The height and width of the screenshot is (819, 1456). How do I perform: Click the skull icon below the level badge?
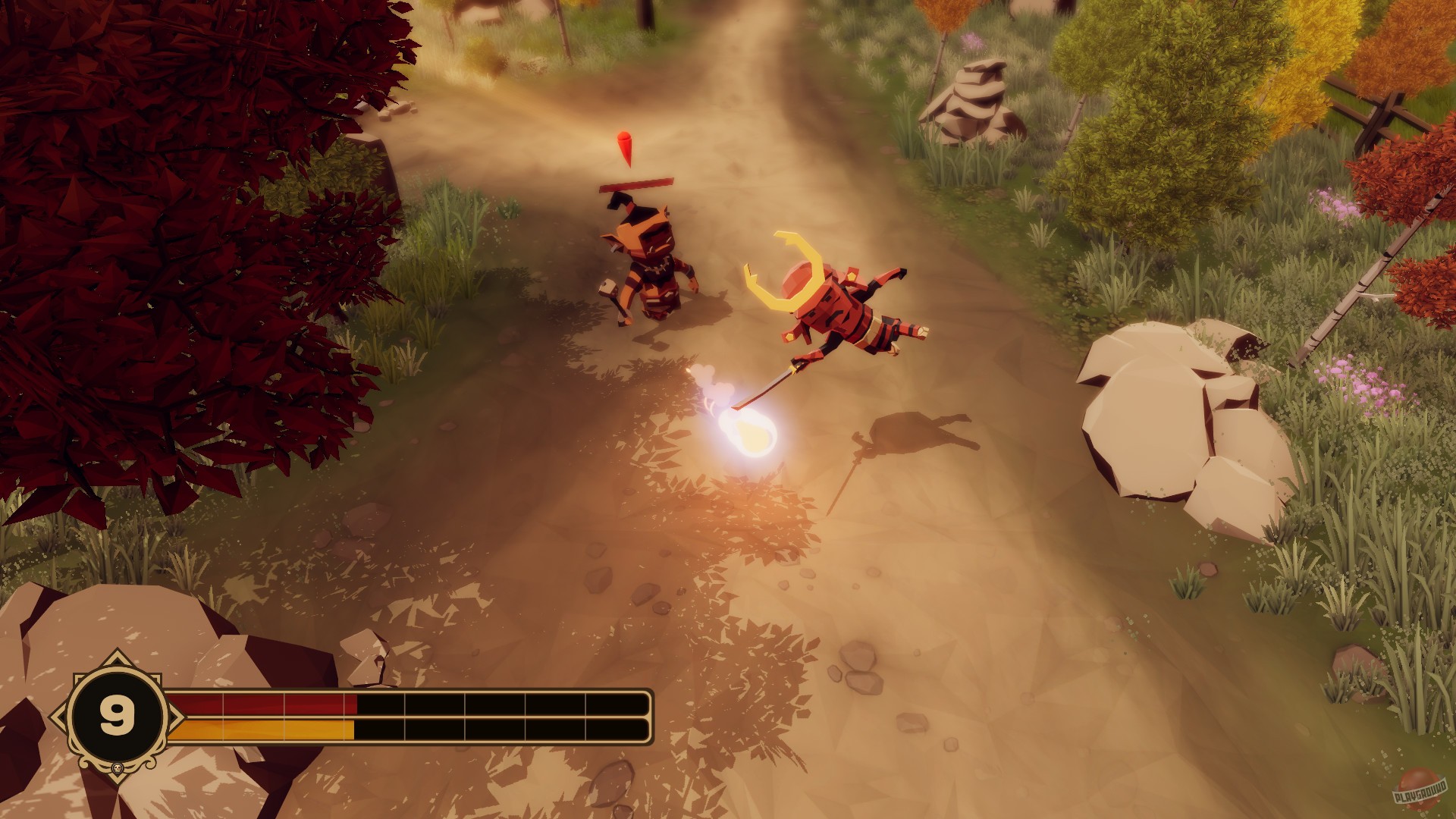click(x=117, y=769)
